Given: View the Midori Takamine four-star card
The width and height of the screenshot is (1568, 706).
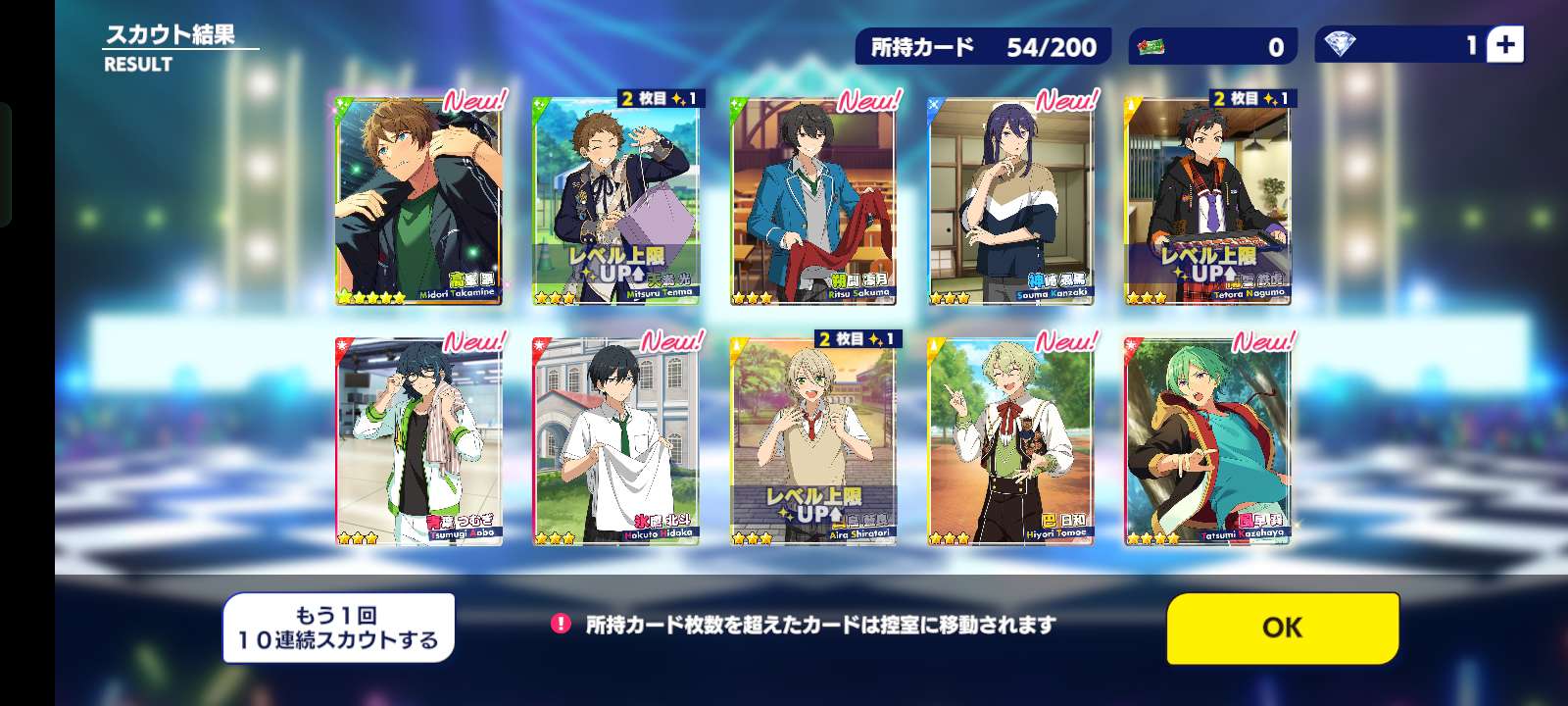Looking at the screenshot, I should (x=418, y=201).
